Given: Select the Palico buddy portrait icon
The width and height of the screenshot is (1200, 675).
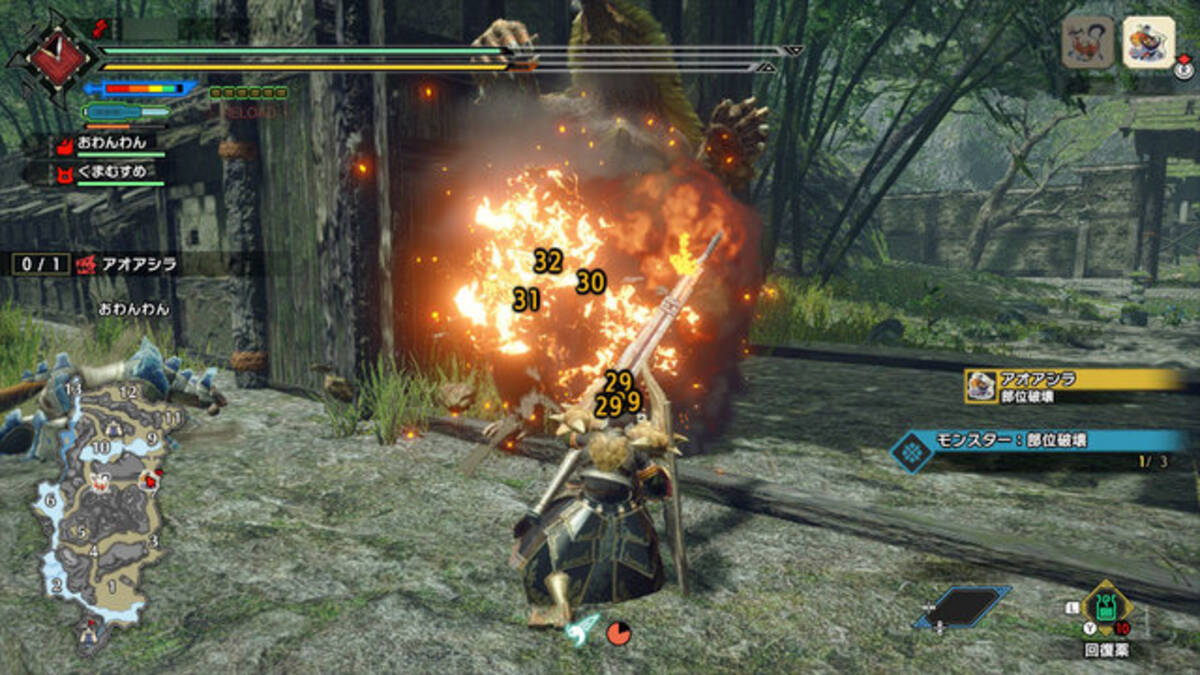Looking at the screenshot, I should tap(1148, 42).
